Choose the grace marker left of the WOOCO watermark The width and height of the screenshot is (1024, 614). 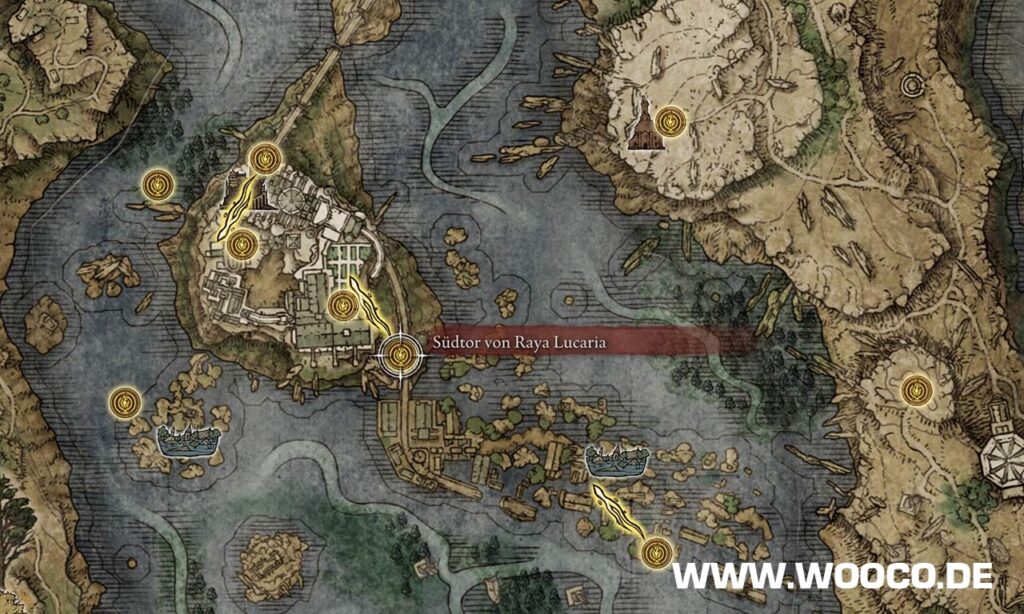655,549
